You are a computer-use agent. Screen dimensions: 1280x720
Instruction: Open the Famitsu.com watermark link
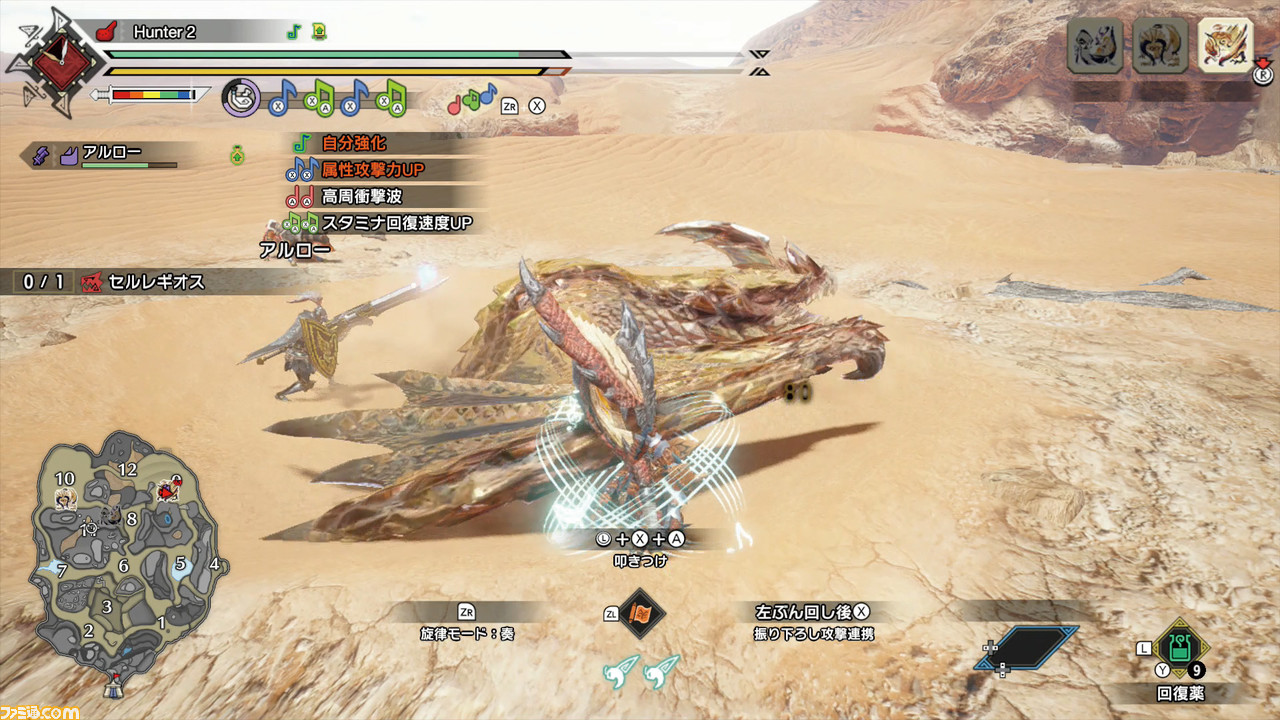tap(40, 711)
